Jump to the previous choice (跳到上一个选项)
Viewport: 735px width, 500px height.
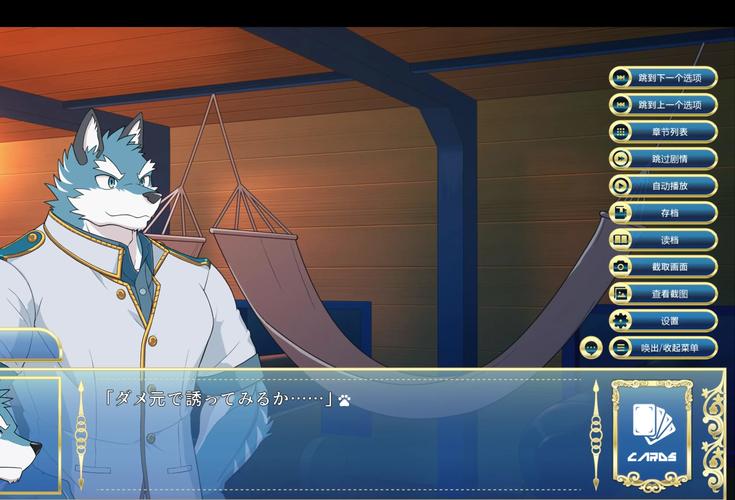point(663,105)
